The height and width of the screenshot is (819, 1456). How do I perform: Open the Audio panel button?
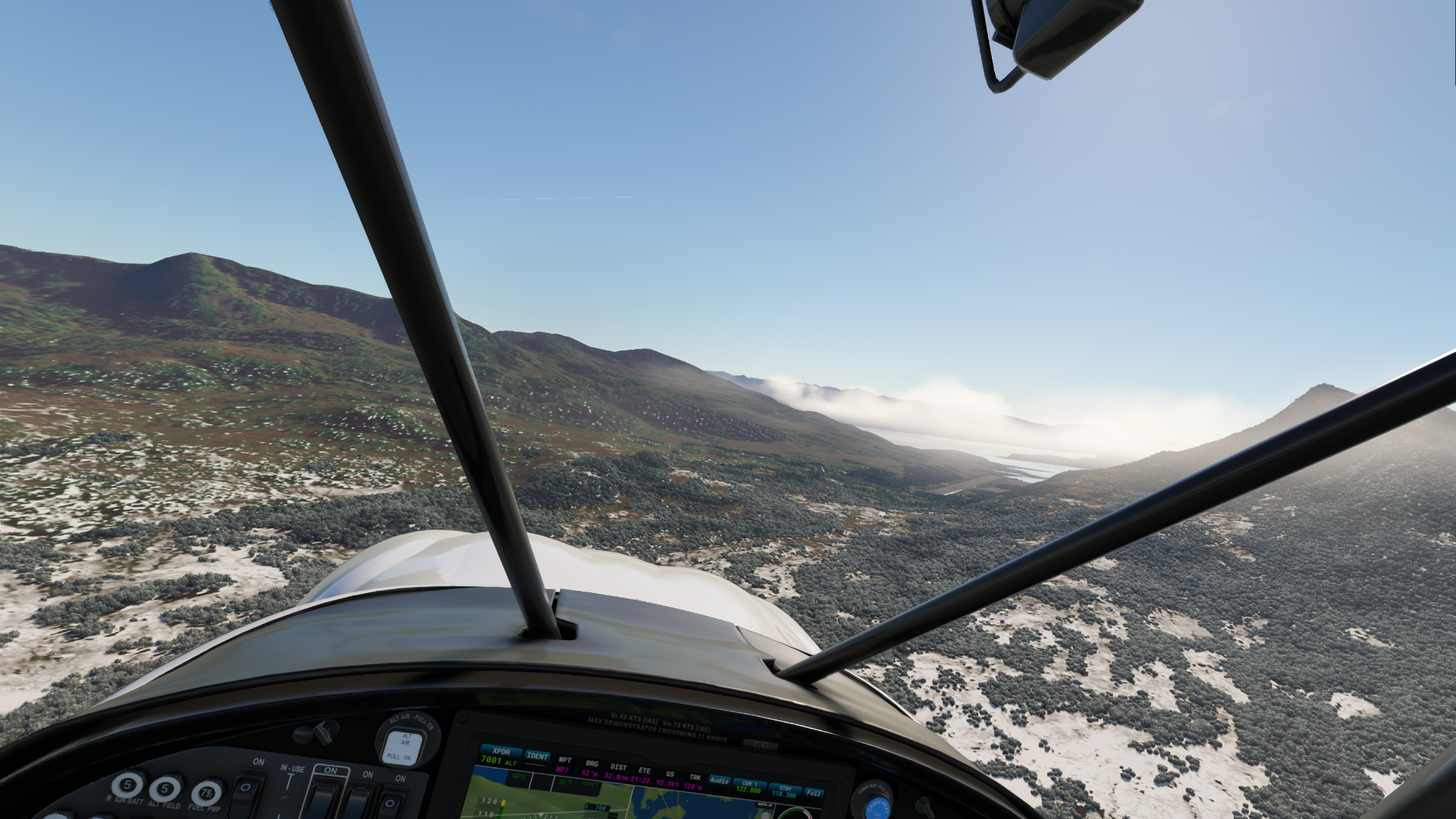(x=718, y=780)
